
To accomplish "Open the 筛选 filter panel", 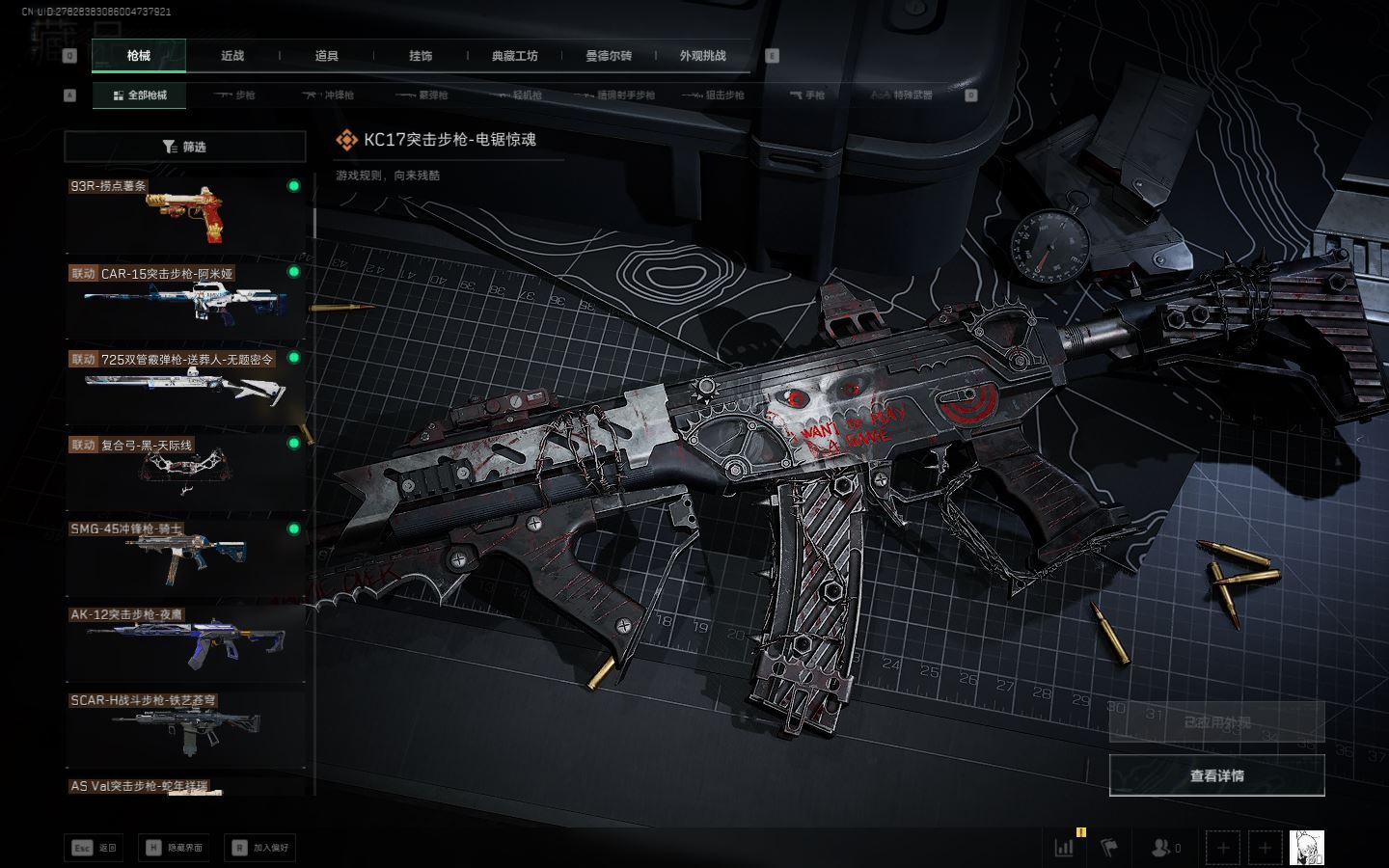I will coord(185,147).
